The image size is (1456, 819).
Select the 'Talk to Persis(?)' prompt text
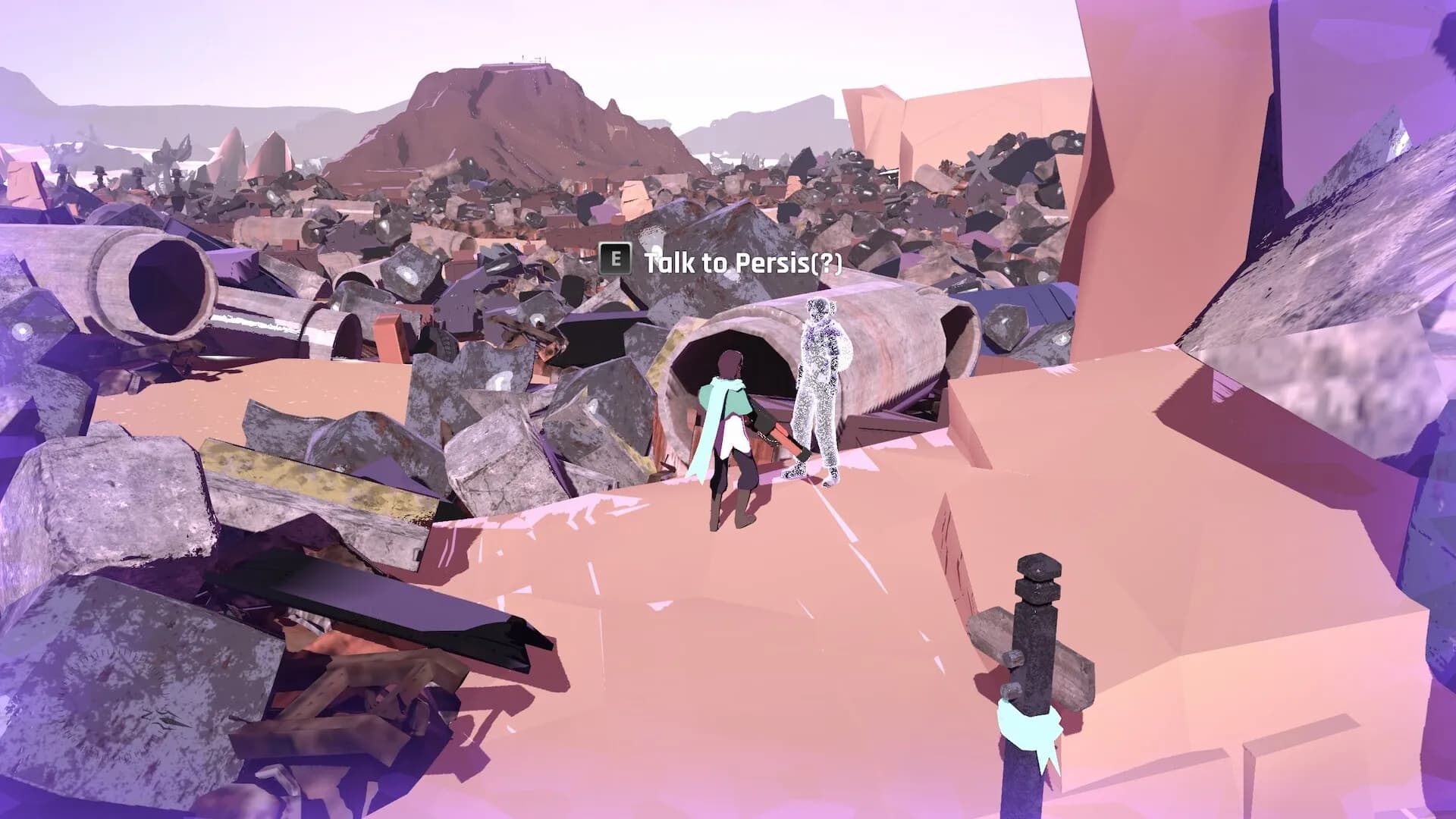click(742, 262)
